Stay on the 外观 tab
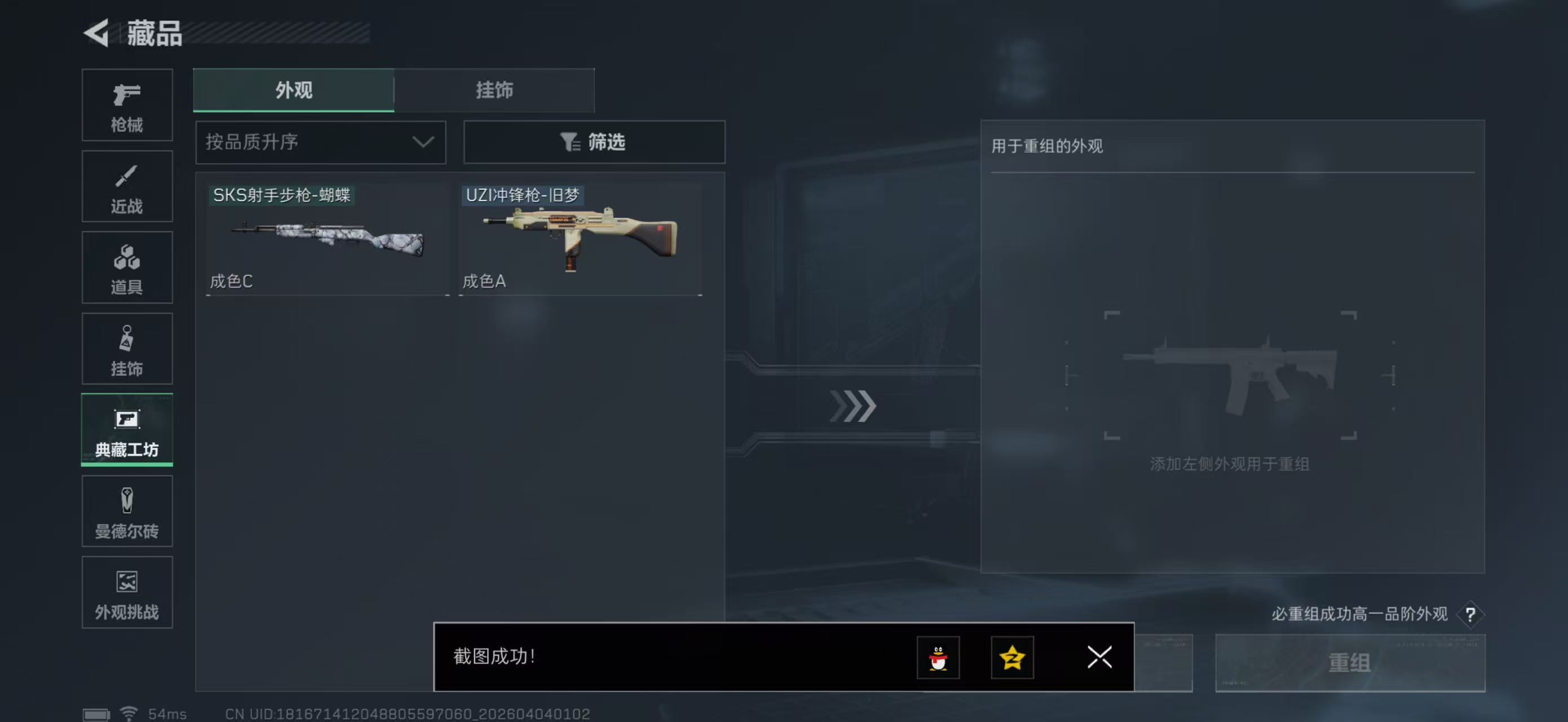1568x722 pixels. click(x=294, y=90)
